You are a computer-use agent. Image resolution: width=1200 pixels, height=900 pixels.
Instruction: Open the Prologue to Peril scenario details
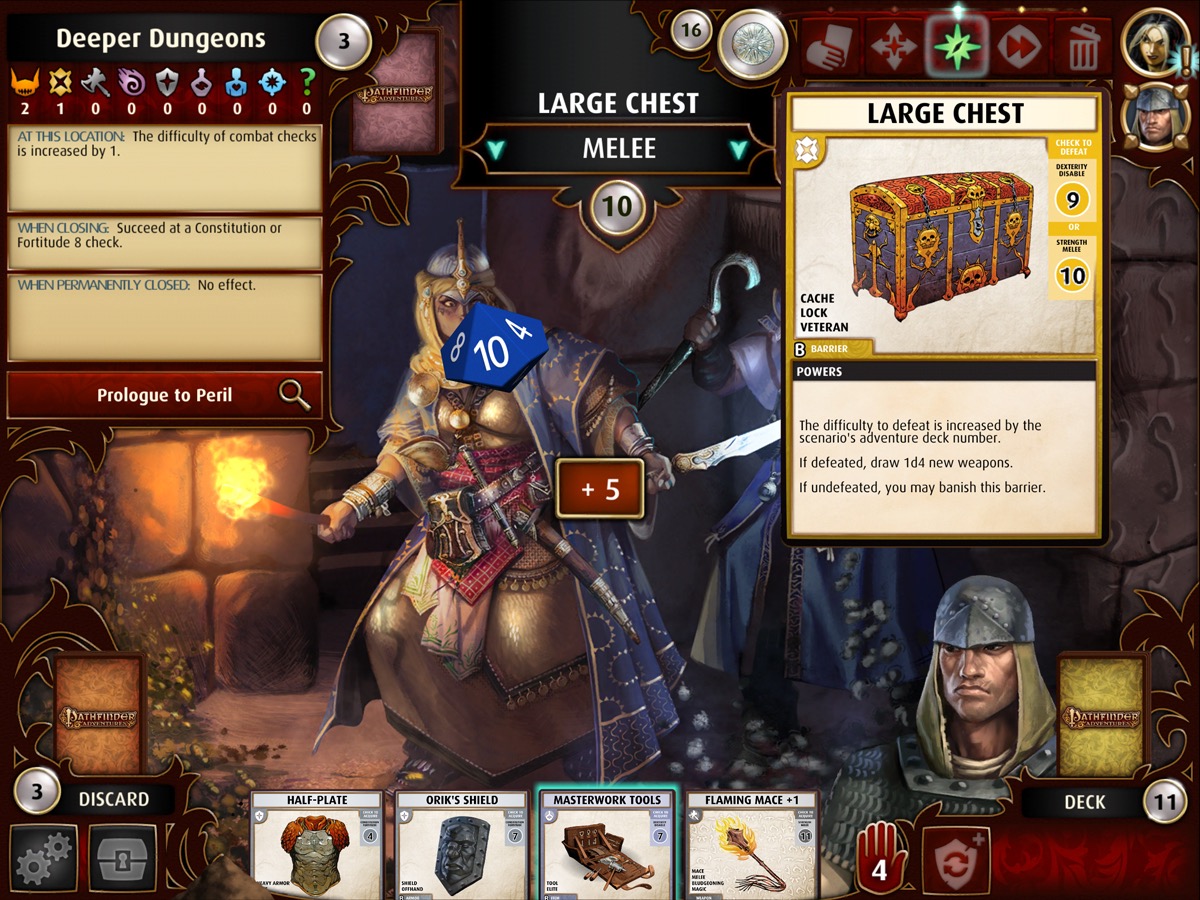click(165, 395)
